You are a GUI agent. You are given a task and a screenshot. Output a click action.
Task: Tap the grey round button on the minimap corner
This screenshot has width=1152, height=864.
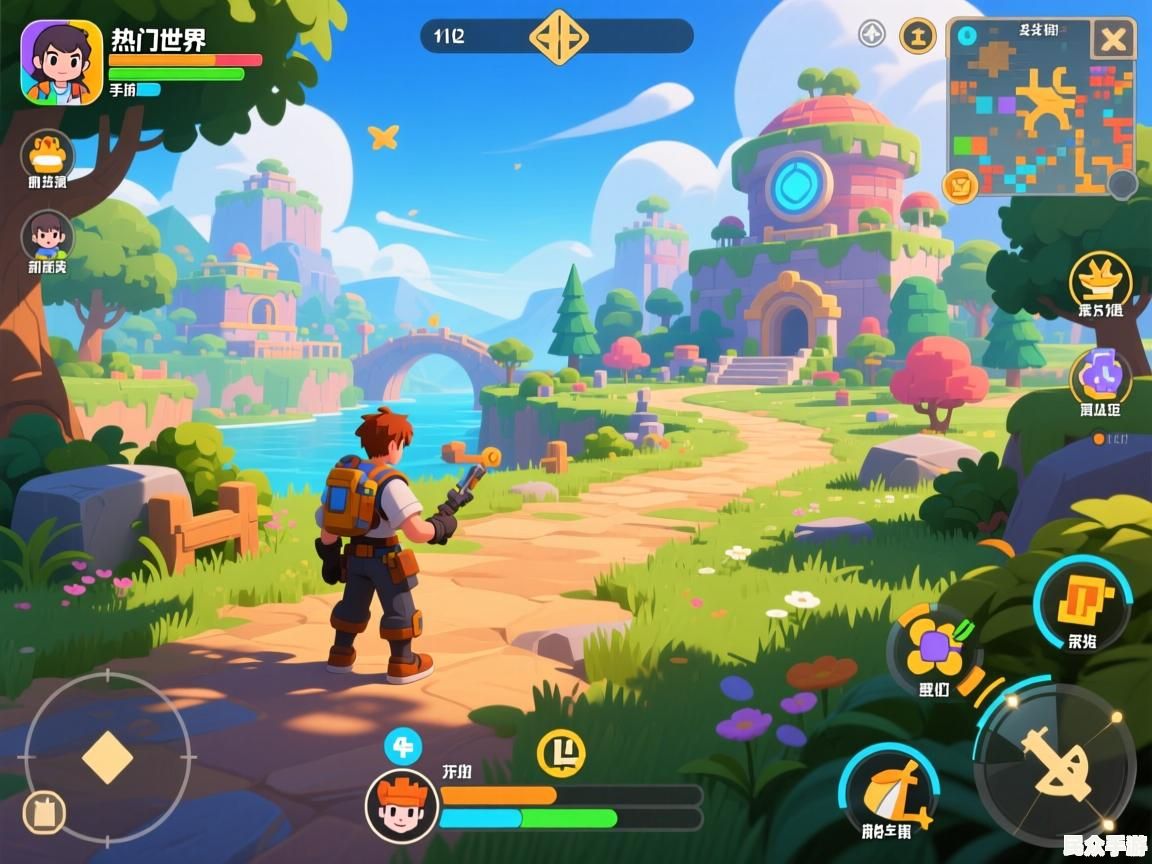tap(1123, 184)
